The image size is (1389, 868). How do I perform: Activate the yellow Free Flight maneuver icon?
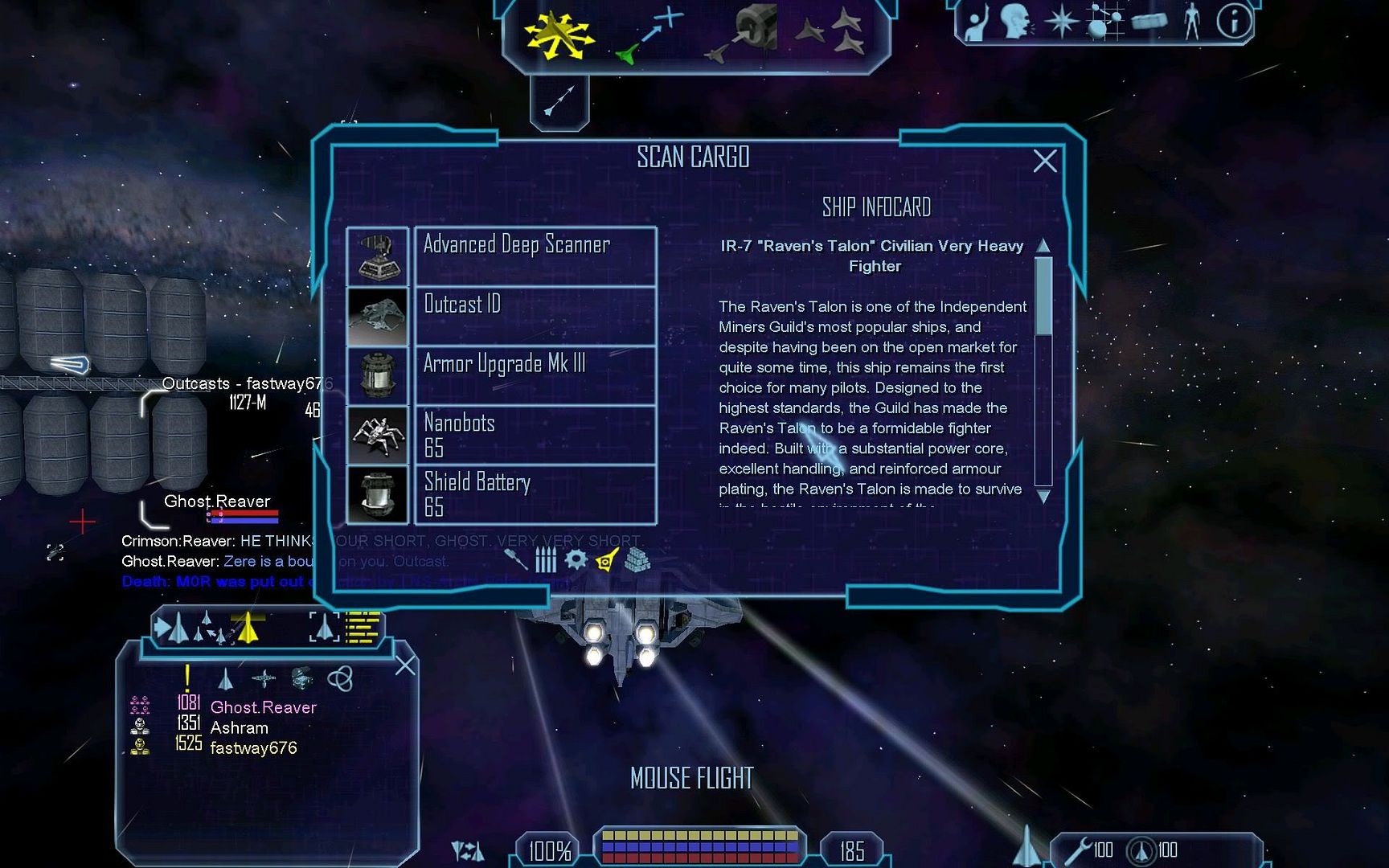[x=557, y=35]
